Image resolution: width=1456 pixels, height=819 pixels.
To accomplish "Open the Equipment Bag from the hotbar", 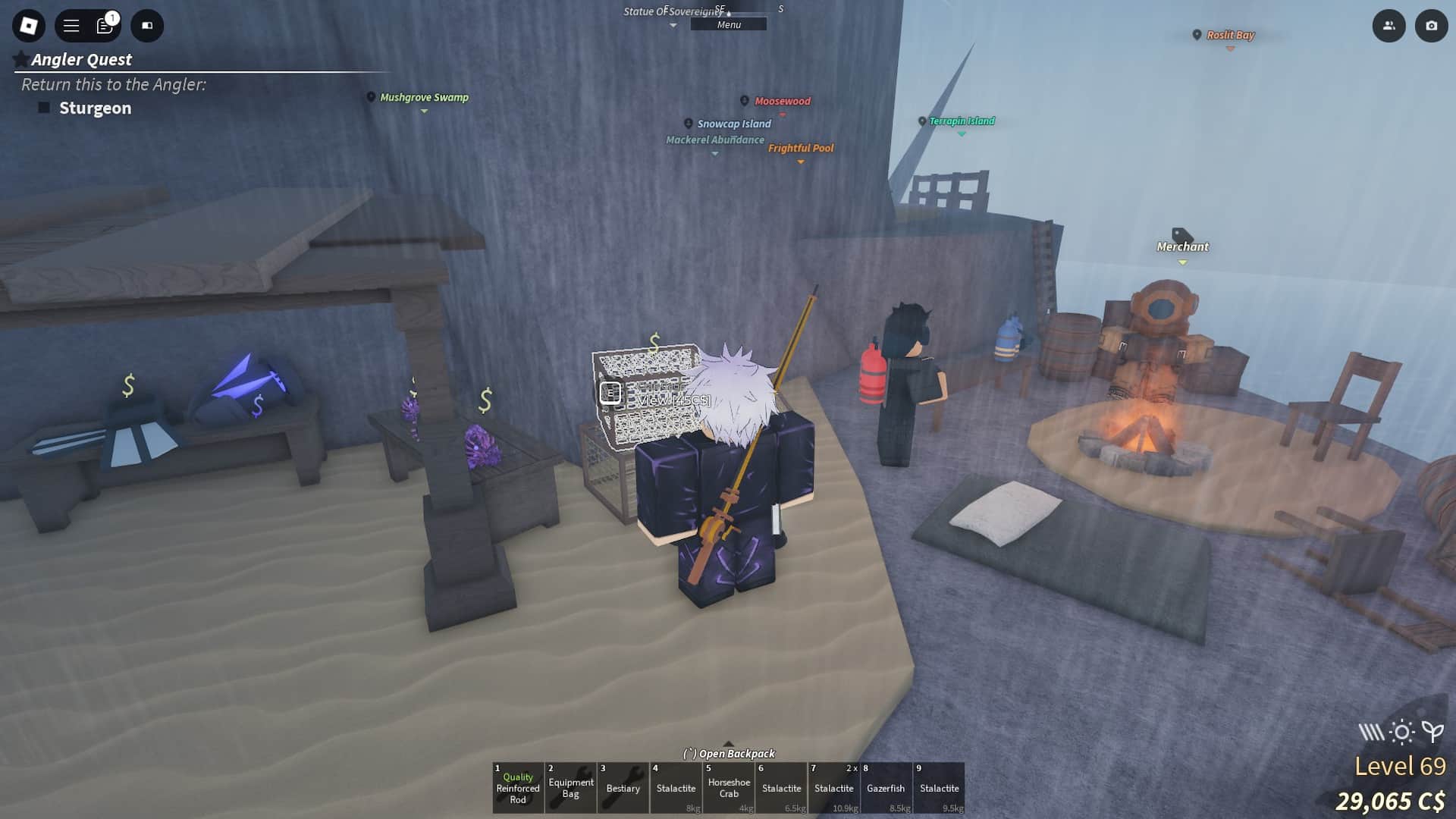I will 571,789.
